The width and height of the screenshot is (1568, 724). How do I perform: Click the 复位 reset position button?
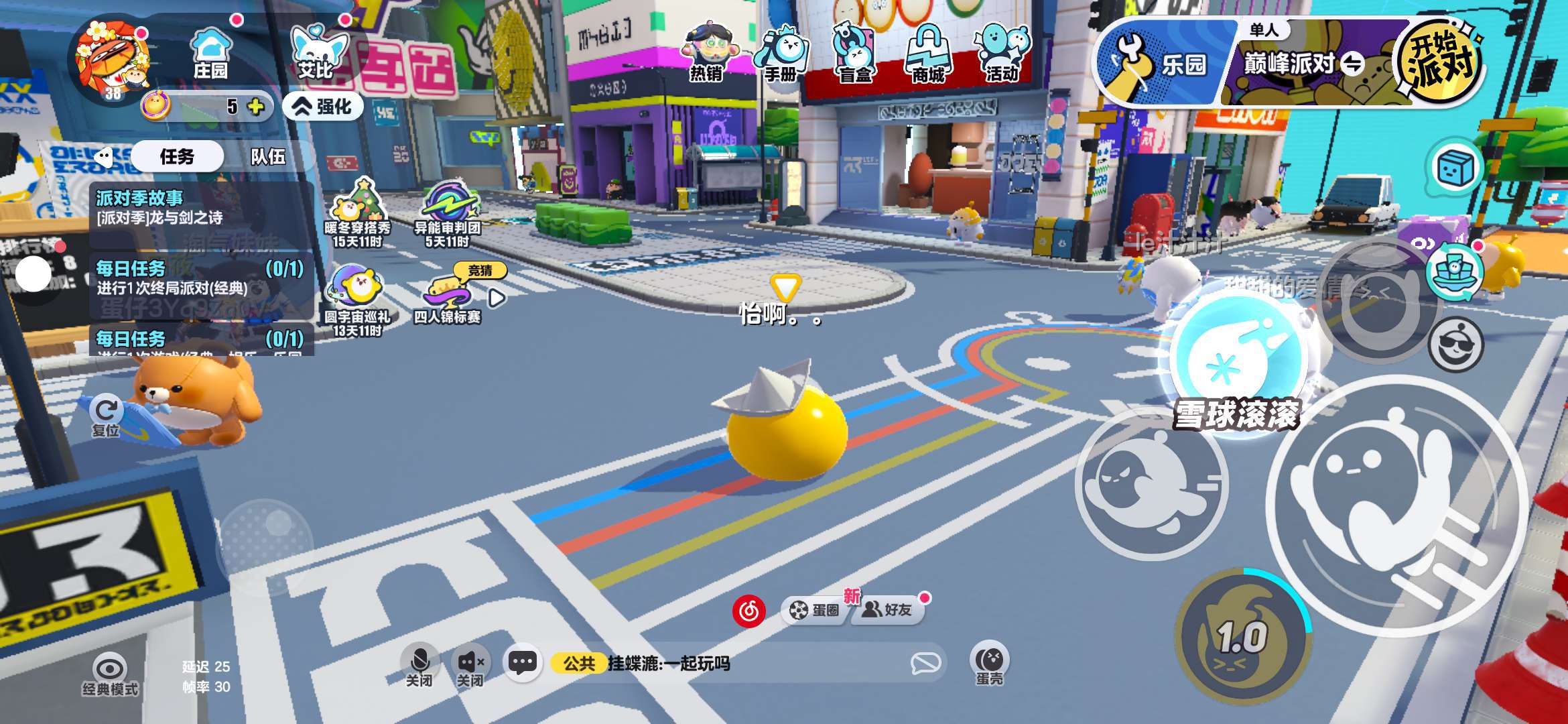(106, 416)
